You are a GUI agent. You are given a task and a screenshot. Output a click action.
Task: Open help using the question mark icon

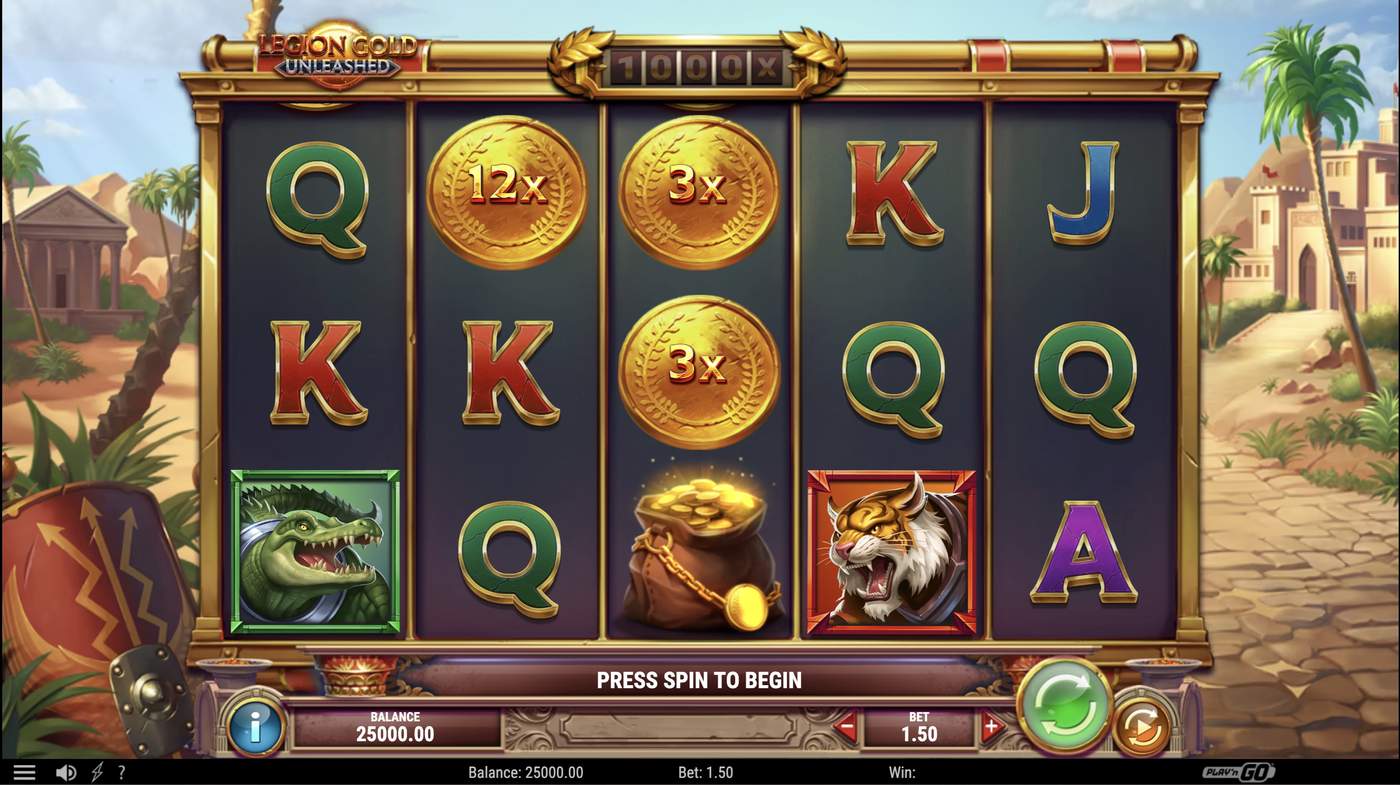coord(121,771)
